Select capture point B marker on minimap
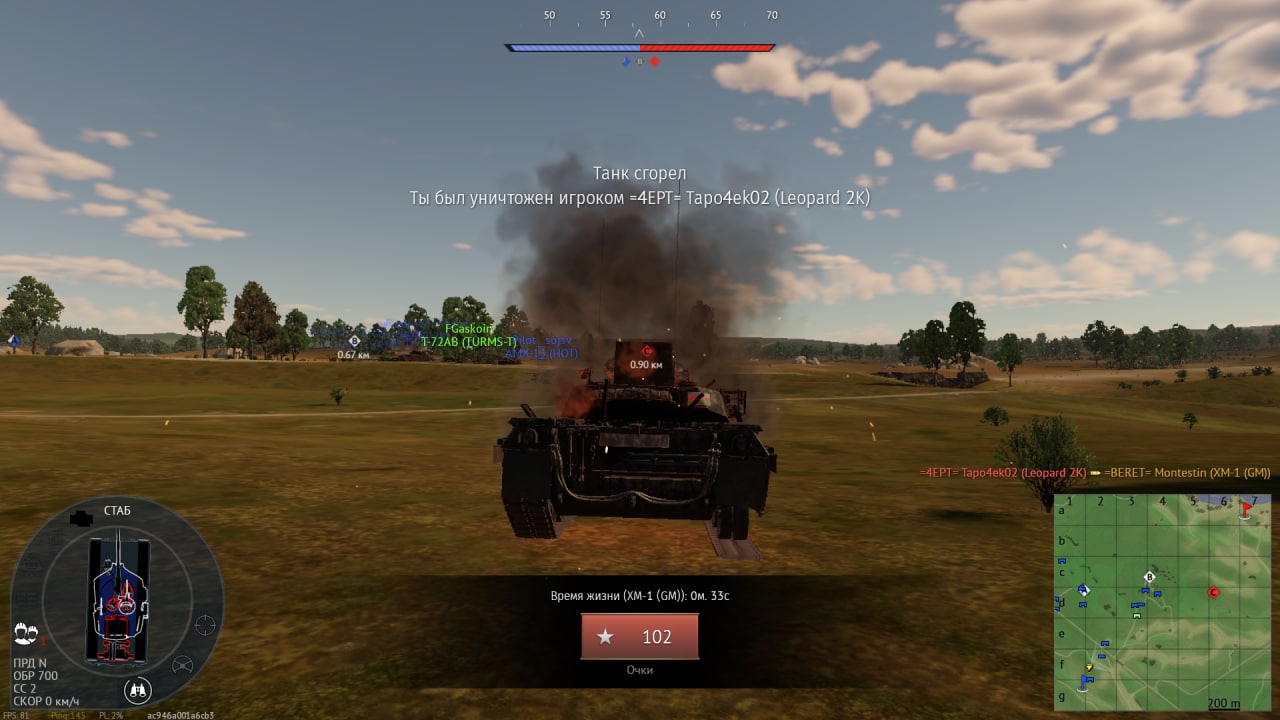 [1149, 577]
